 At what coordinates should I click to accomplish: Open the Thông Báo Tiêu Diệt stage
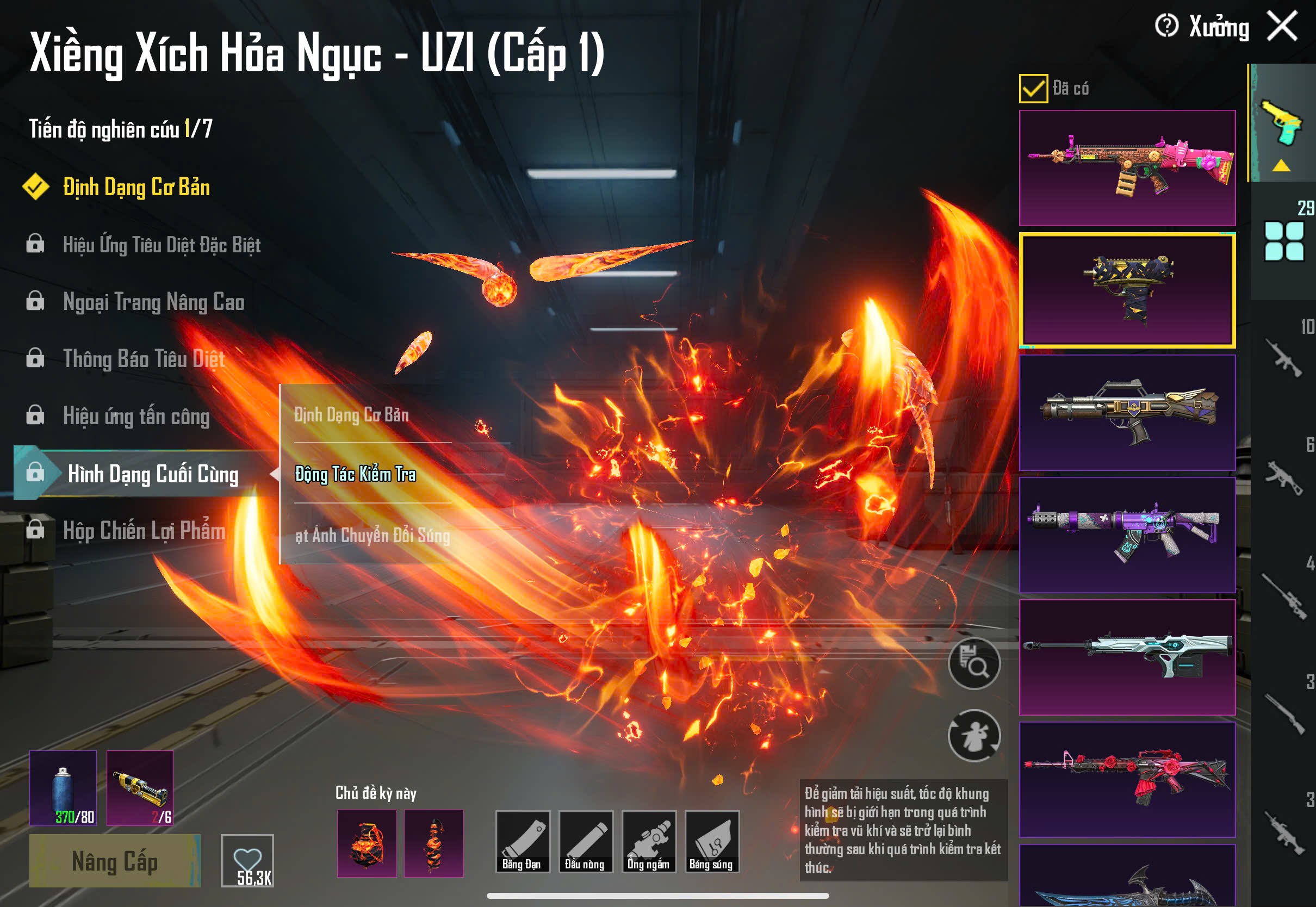[x=144, y=359]
